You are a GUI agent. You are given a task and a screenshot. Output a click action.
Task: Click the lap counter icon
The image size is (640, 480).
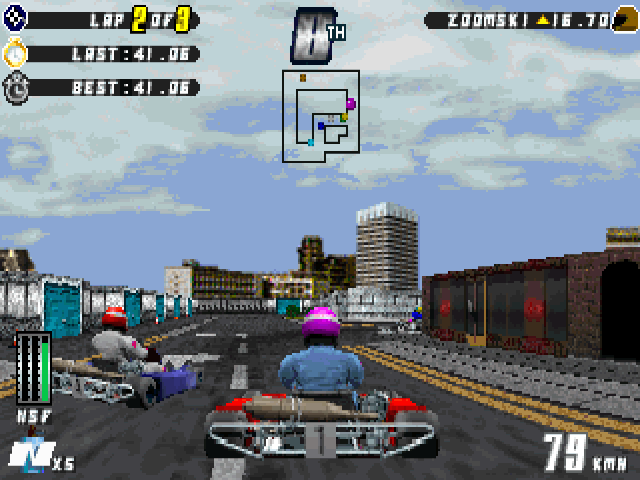tap(16, 18)
